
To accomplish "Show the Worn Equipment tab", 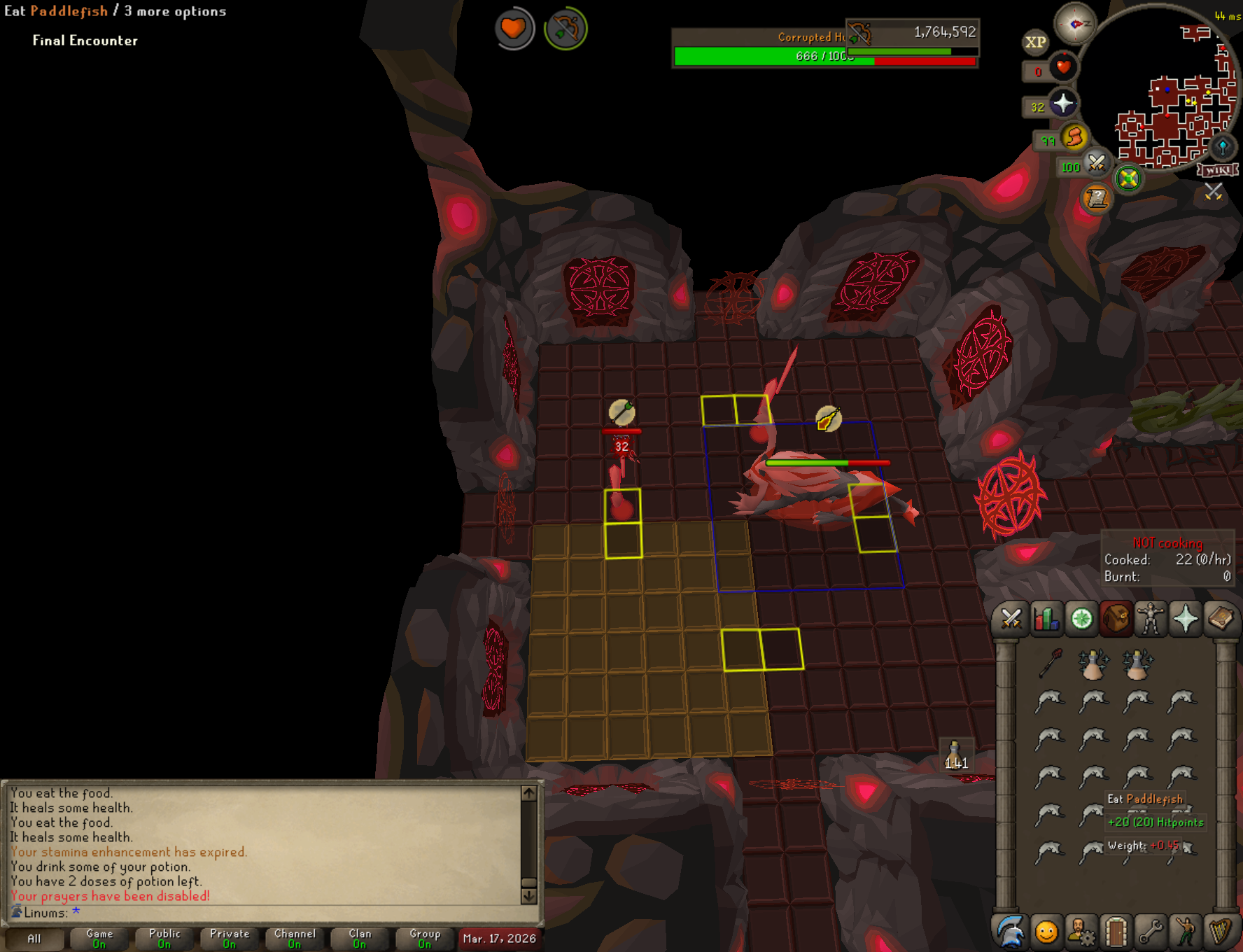I will pos(1151,619).
